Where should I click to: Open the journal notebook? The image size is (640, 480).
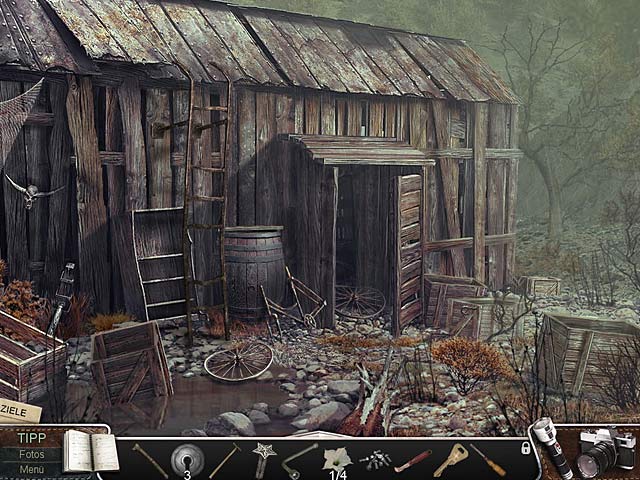click(90, 453)
